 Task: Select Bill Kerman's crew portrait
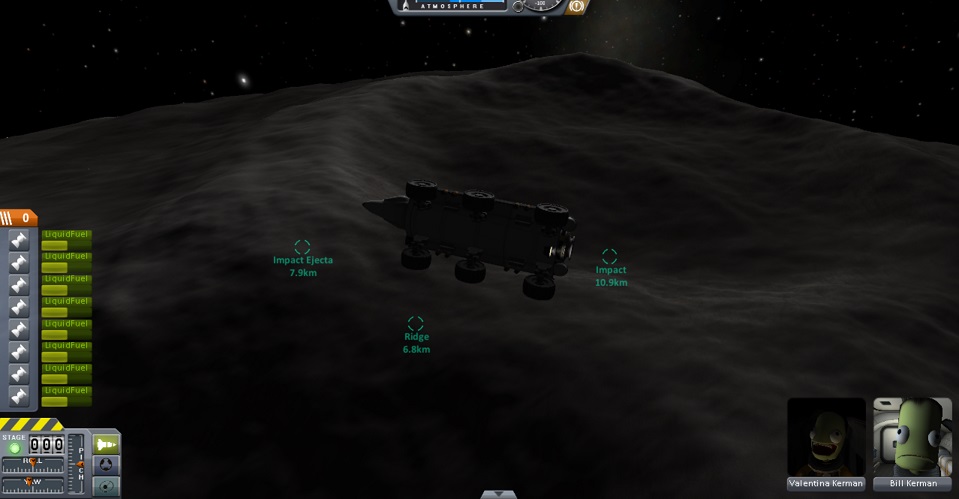[x=912, y=438]
